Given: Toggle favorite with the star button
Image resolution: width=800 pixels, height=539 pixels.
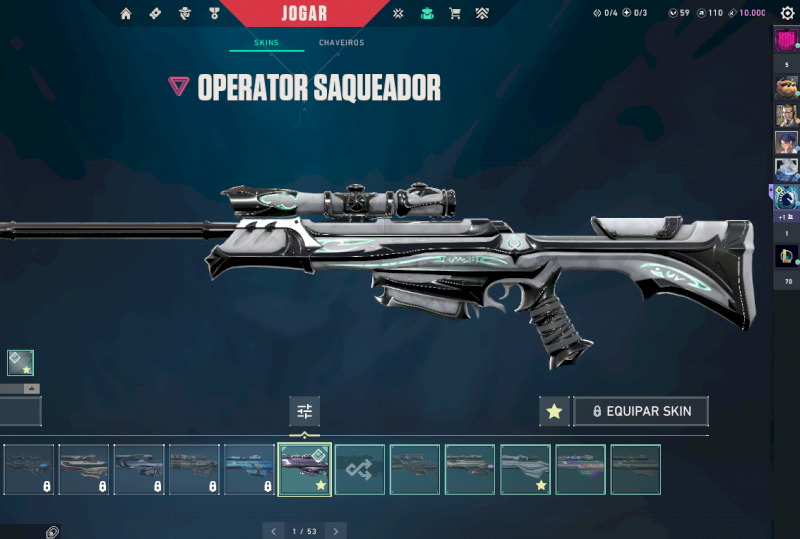Looking at the screenshot, I should [554, 411].
